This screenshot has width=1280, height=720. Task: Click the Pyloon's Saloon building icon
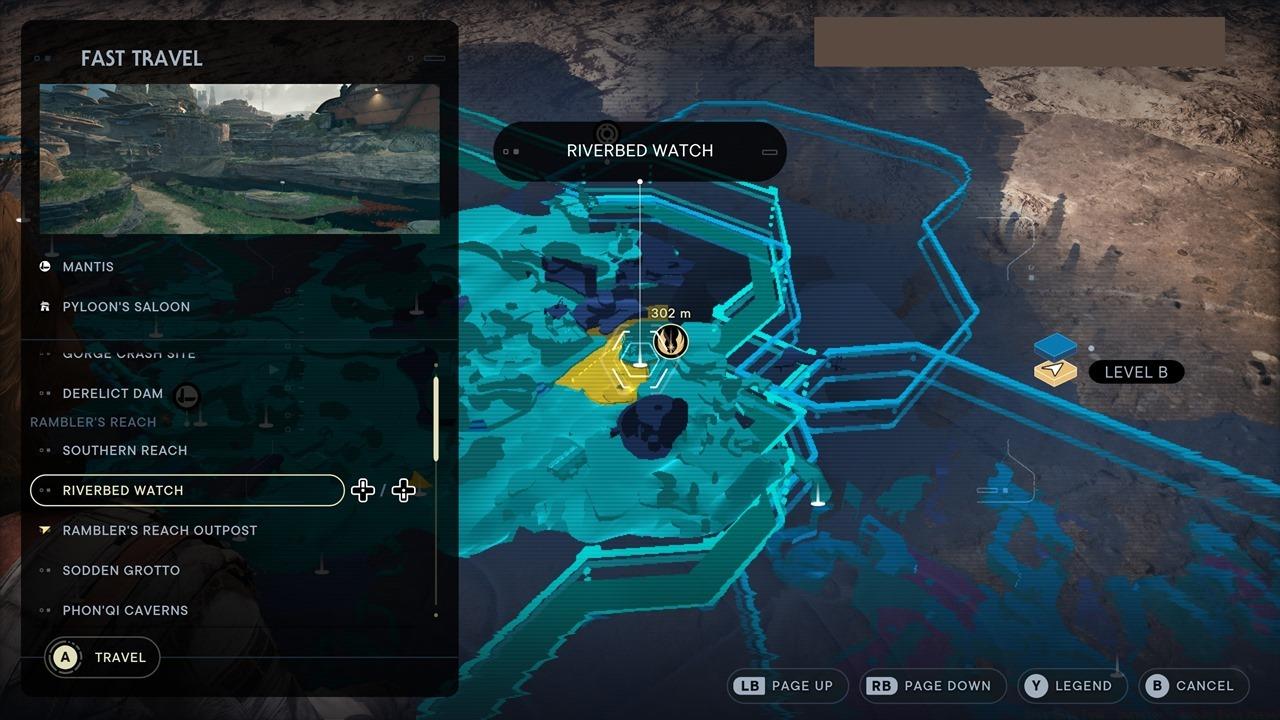pyautogui.click(x=44, y=306)
